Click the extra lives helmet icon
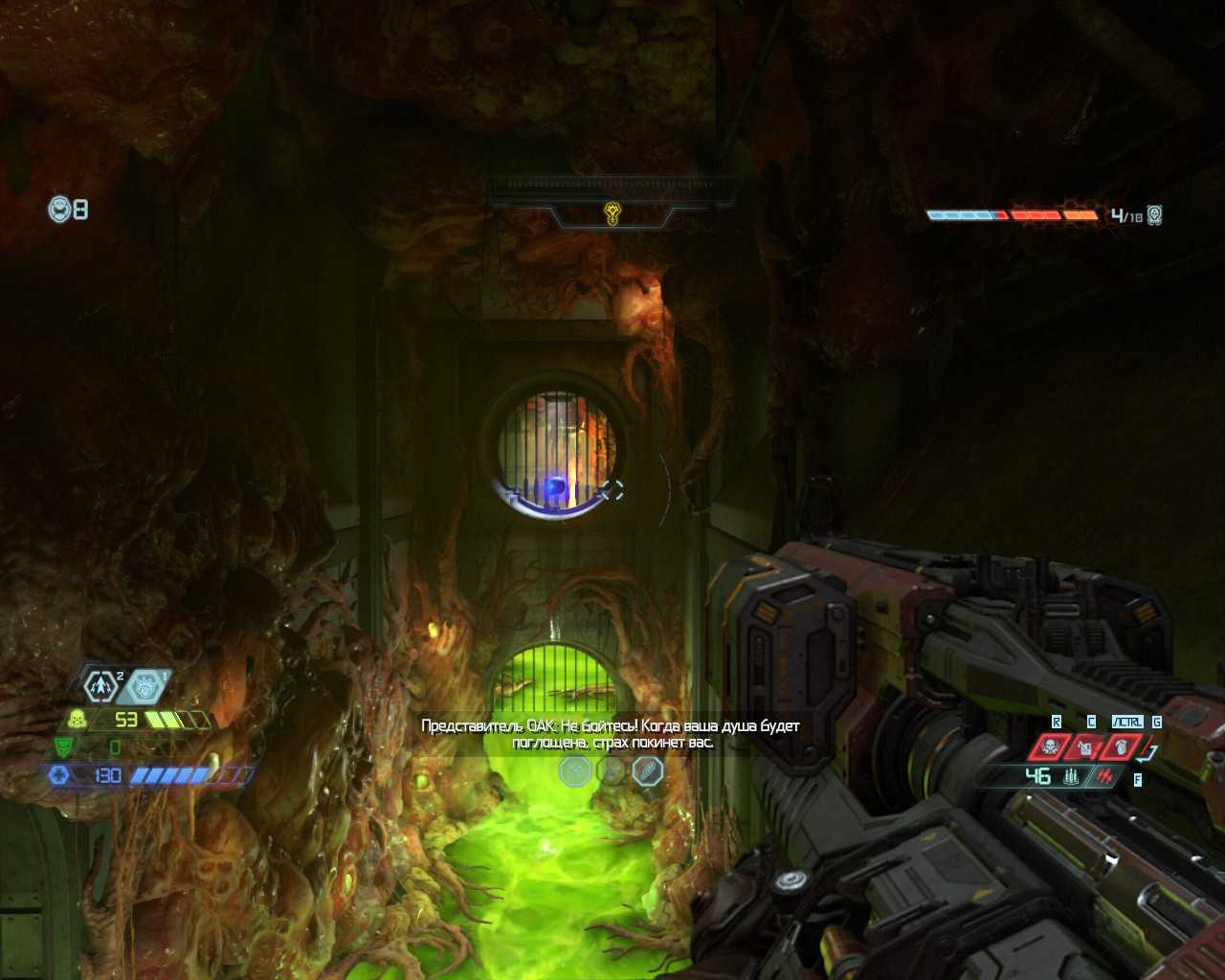 60,208
